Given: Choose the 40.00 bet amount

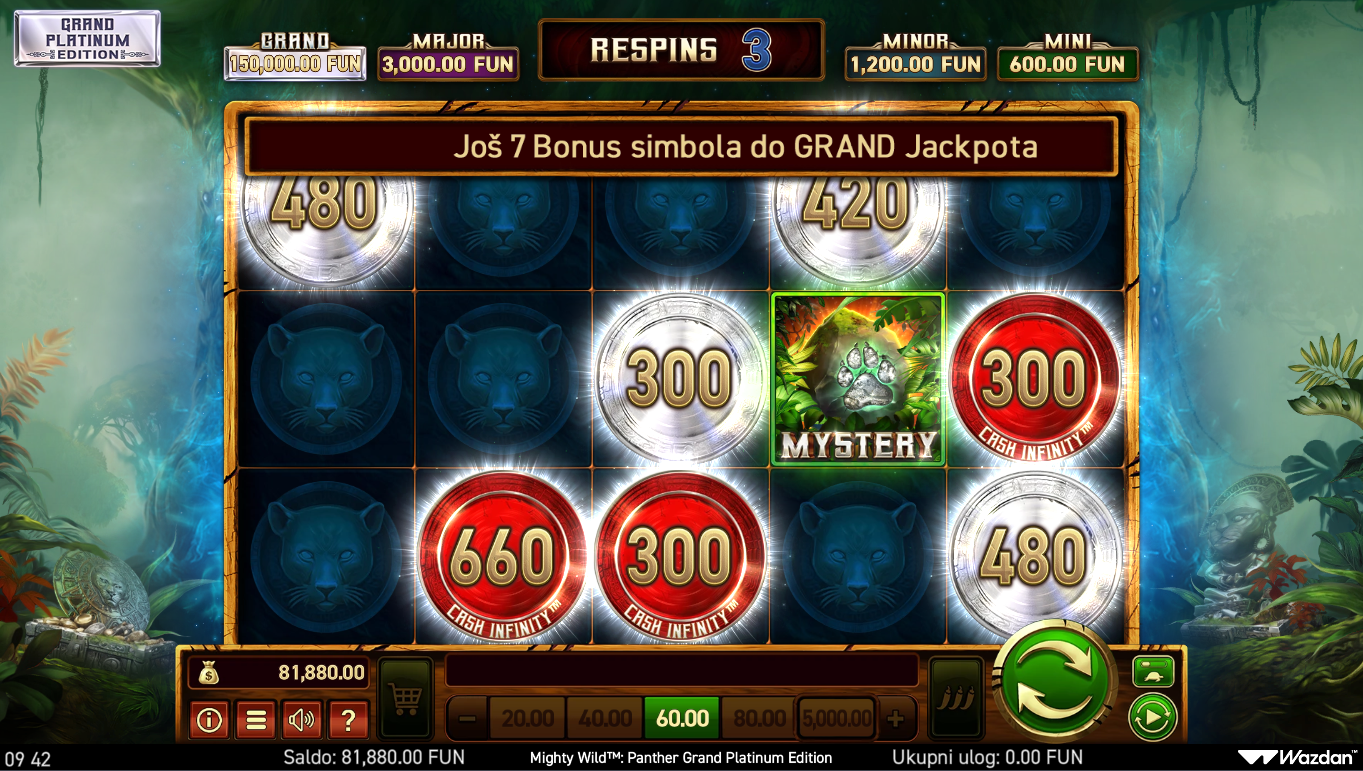Looking at the screenshot, I should coord(604,718).
